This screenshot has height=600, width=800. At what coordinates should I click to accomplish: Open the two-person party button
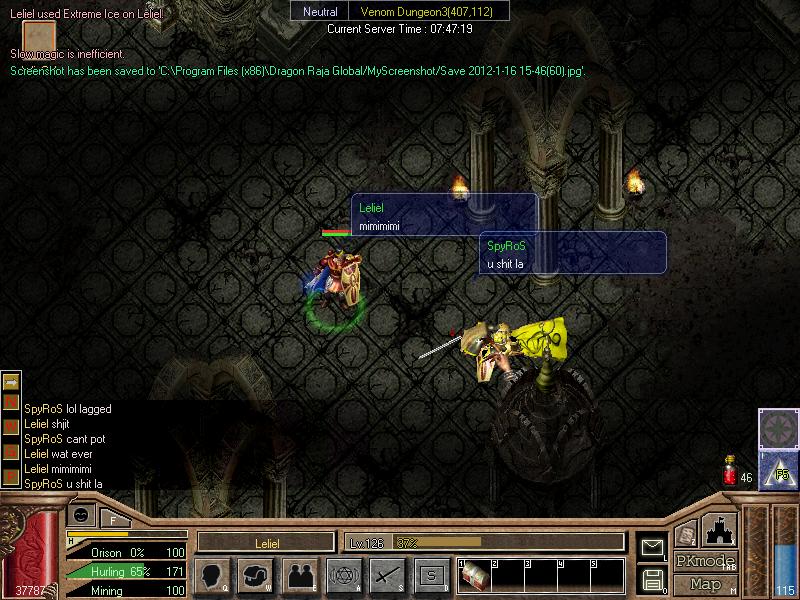pyautogui.click(x=299, y=576)
